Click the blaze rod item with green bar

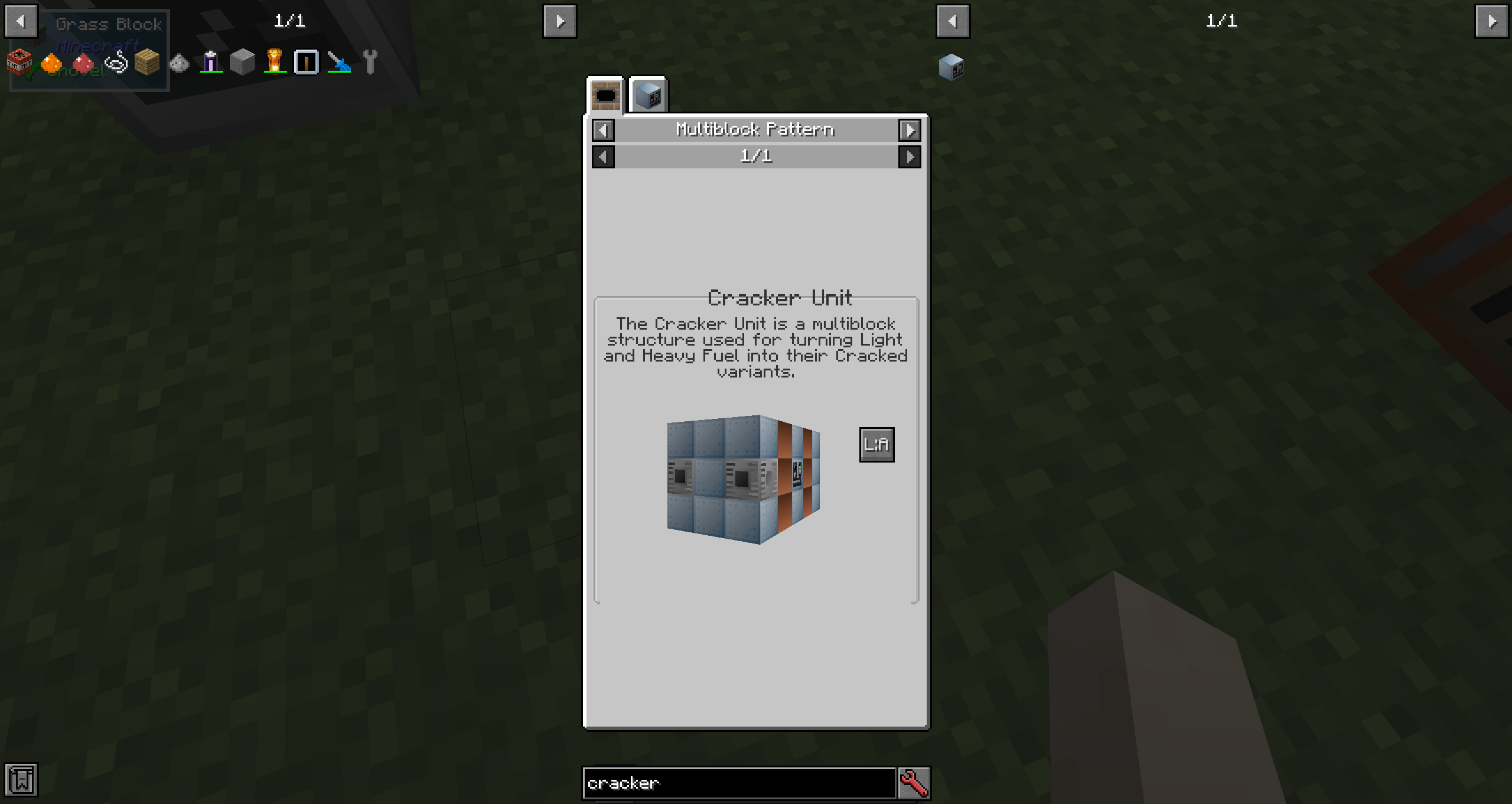pos(275,61)
